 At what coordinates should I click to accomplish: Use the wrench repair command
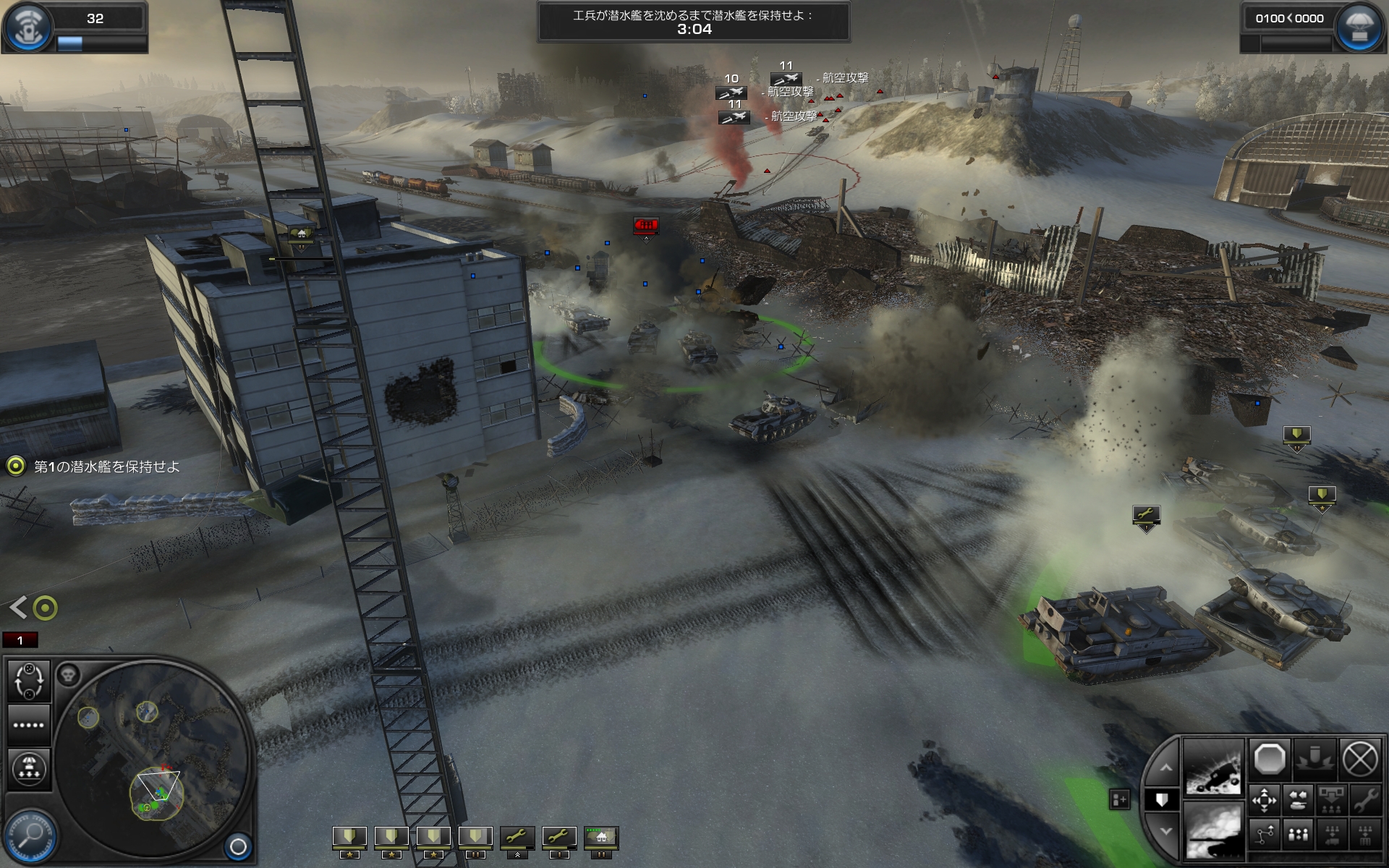1365,800
